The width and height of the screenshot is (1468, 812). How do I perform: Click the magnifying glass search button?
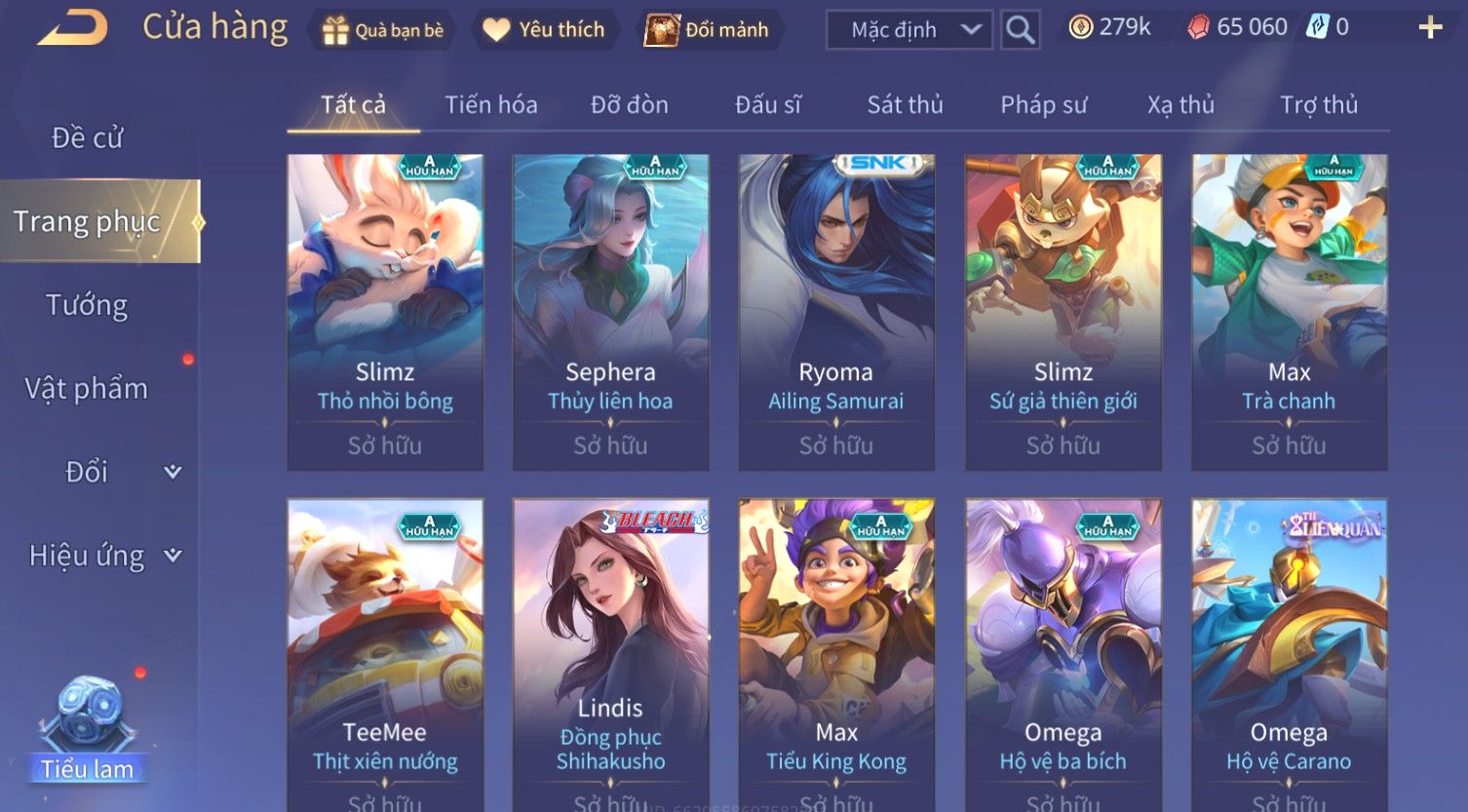point(1020,30)
